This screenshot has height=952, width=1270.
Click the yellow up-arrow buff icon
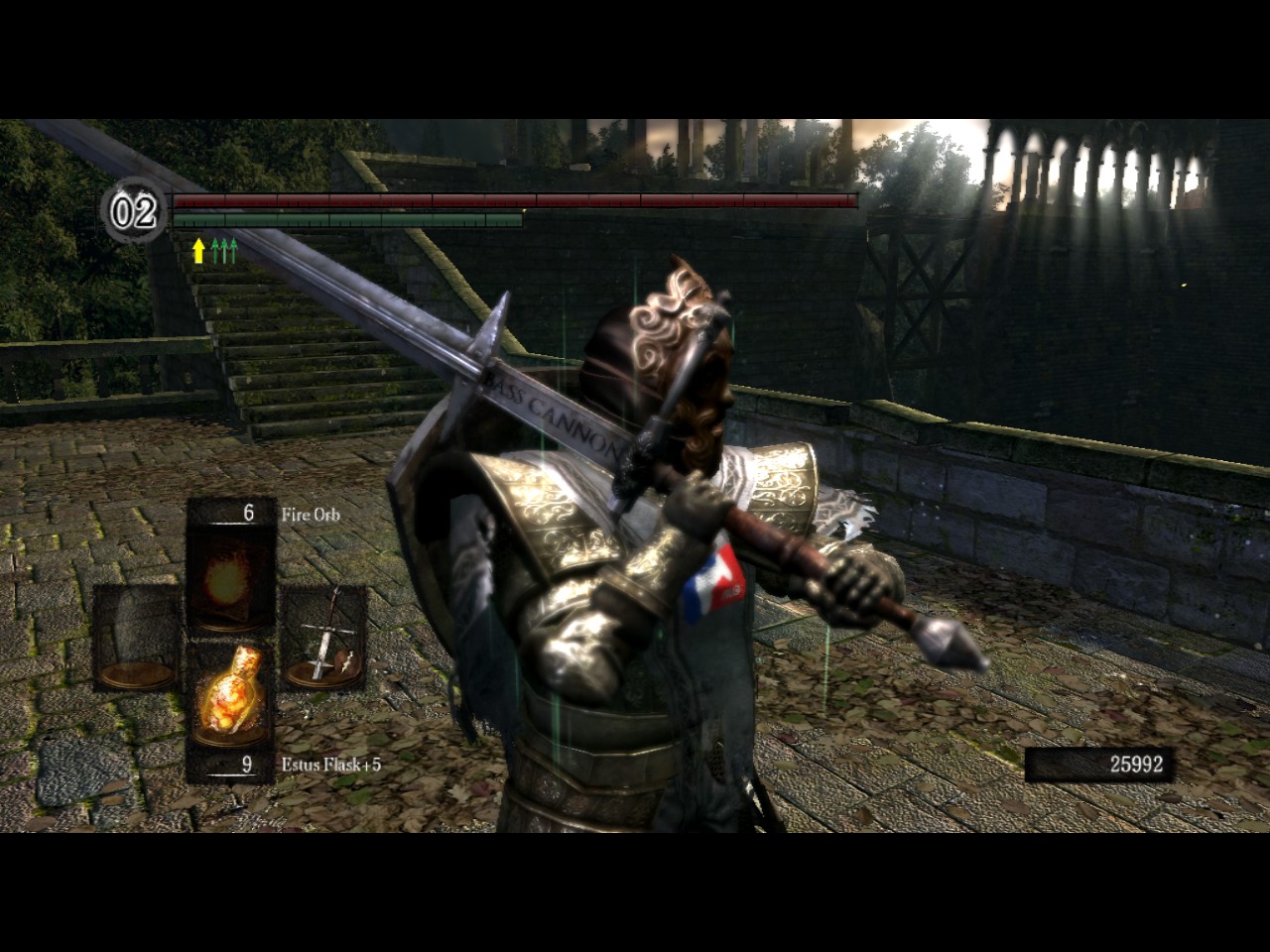click(198, 250)
